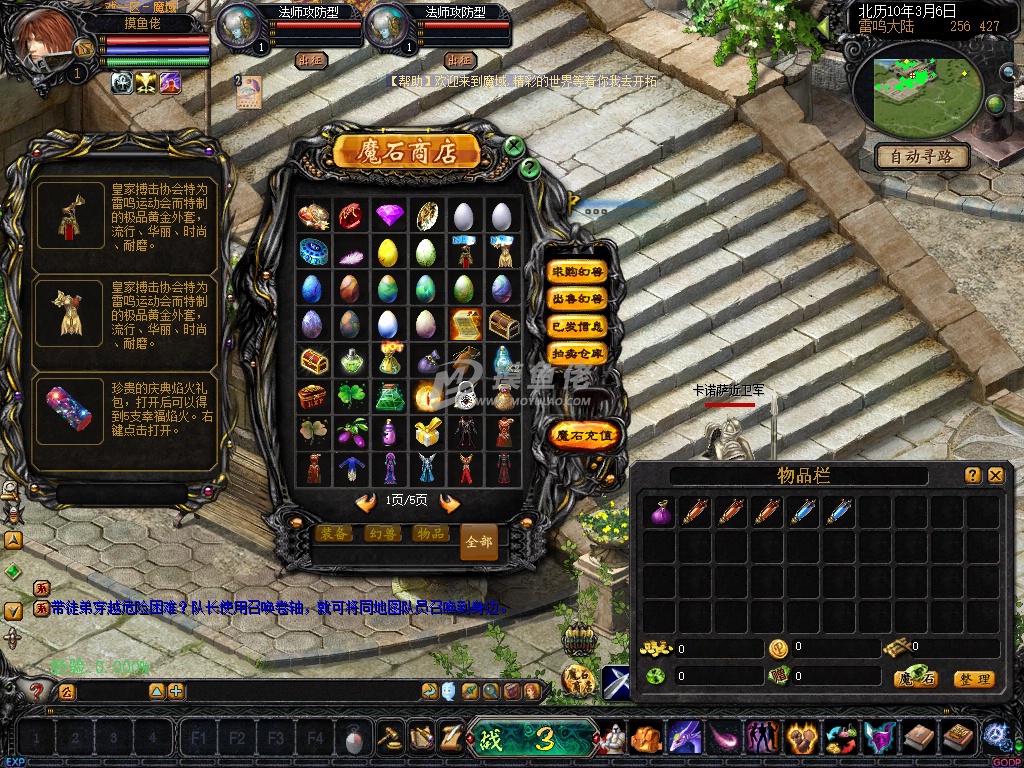Switch to the 装备 shop tab
Screen dimensions: 1024x768
click(333, 533)
